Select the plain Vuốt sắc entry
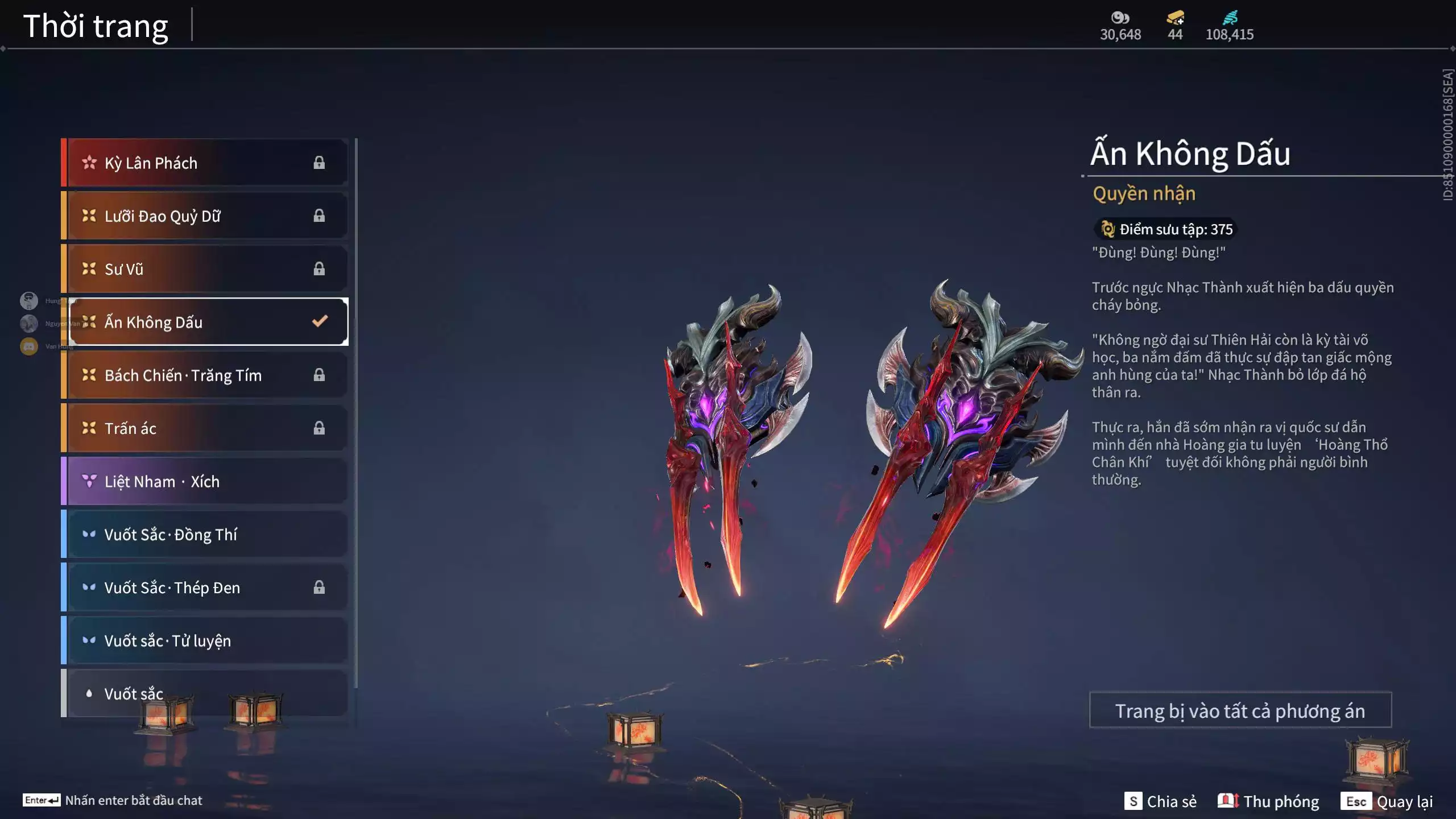This screenshot has width=1456, height=819. 205,693
